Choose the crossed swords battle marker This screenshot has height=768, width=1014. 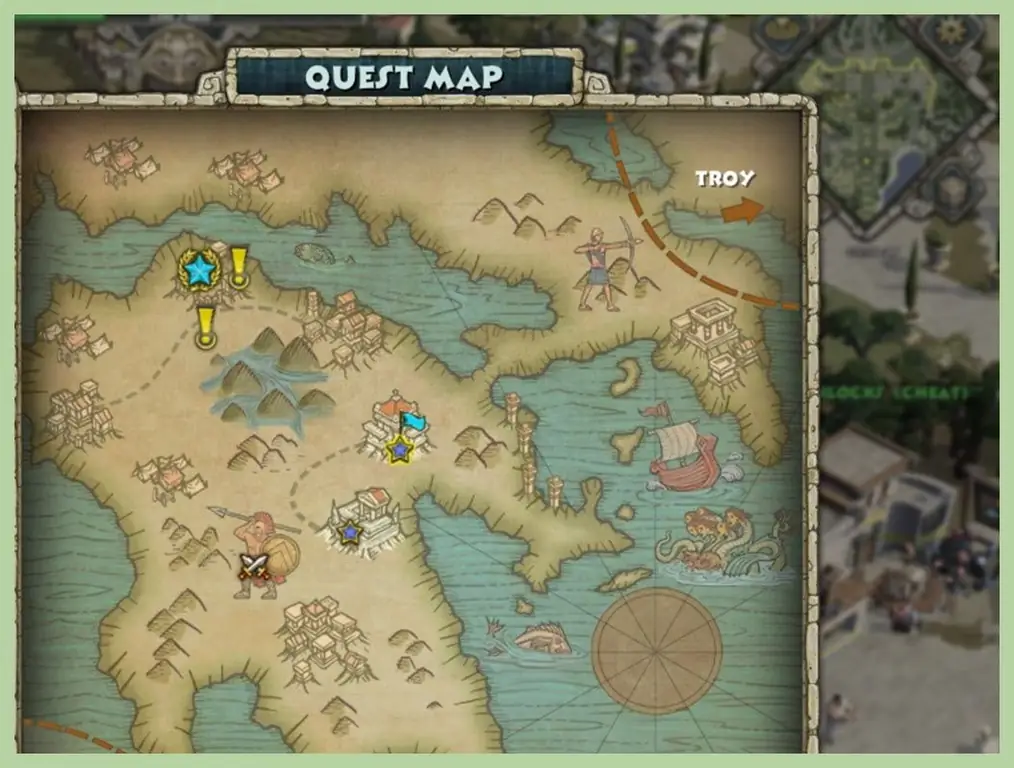[255, 567]
